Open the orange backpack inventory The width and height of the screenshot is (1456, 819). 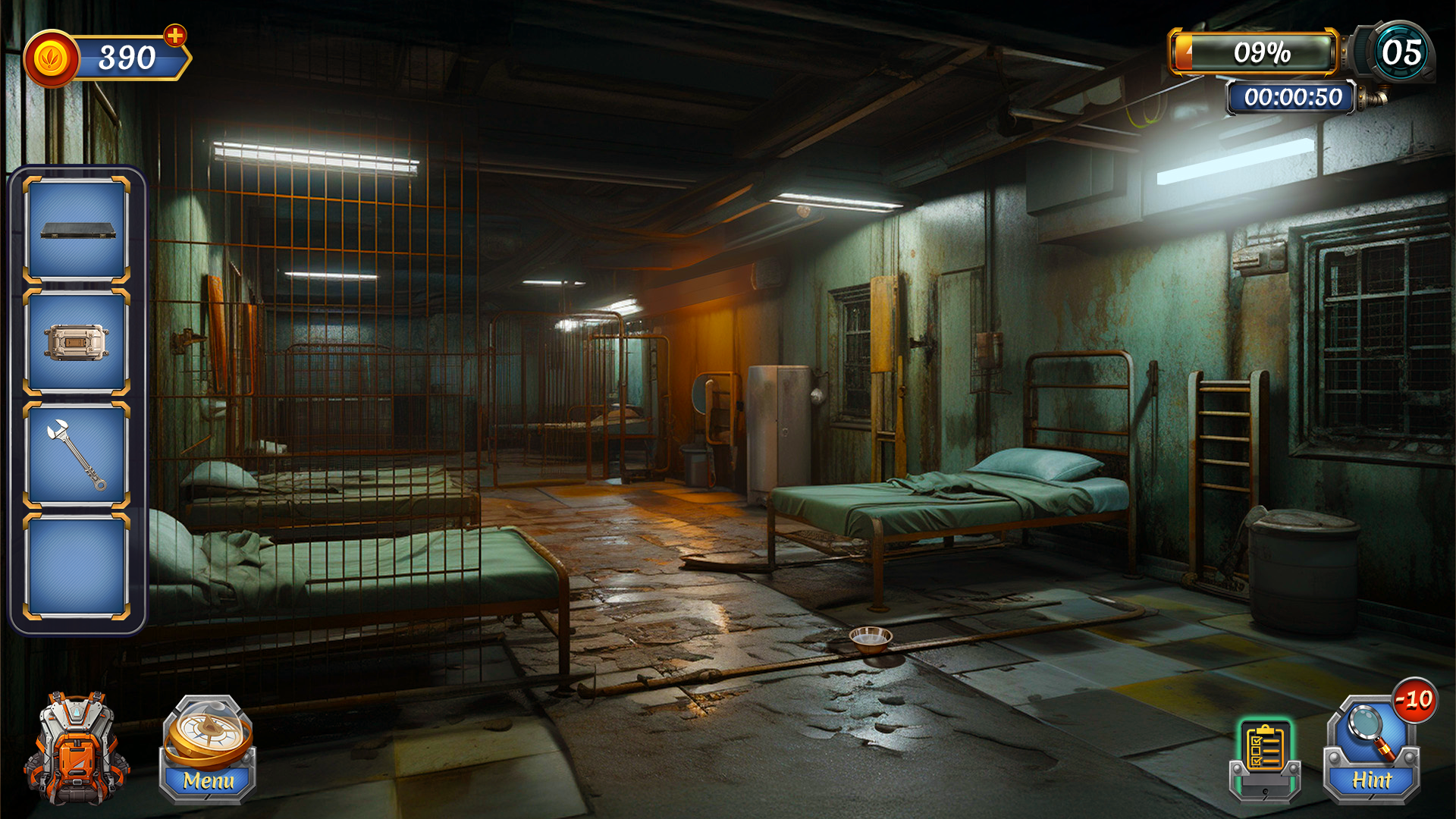76,749
